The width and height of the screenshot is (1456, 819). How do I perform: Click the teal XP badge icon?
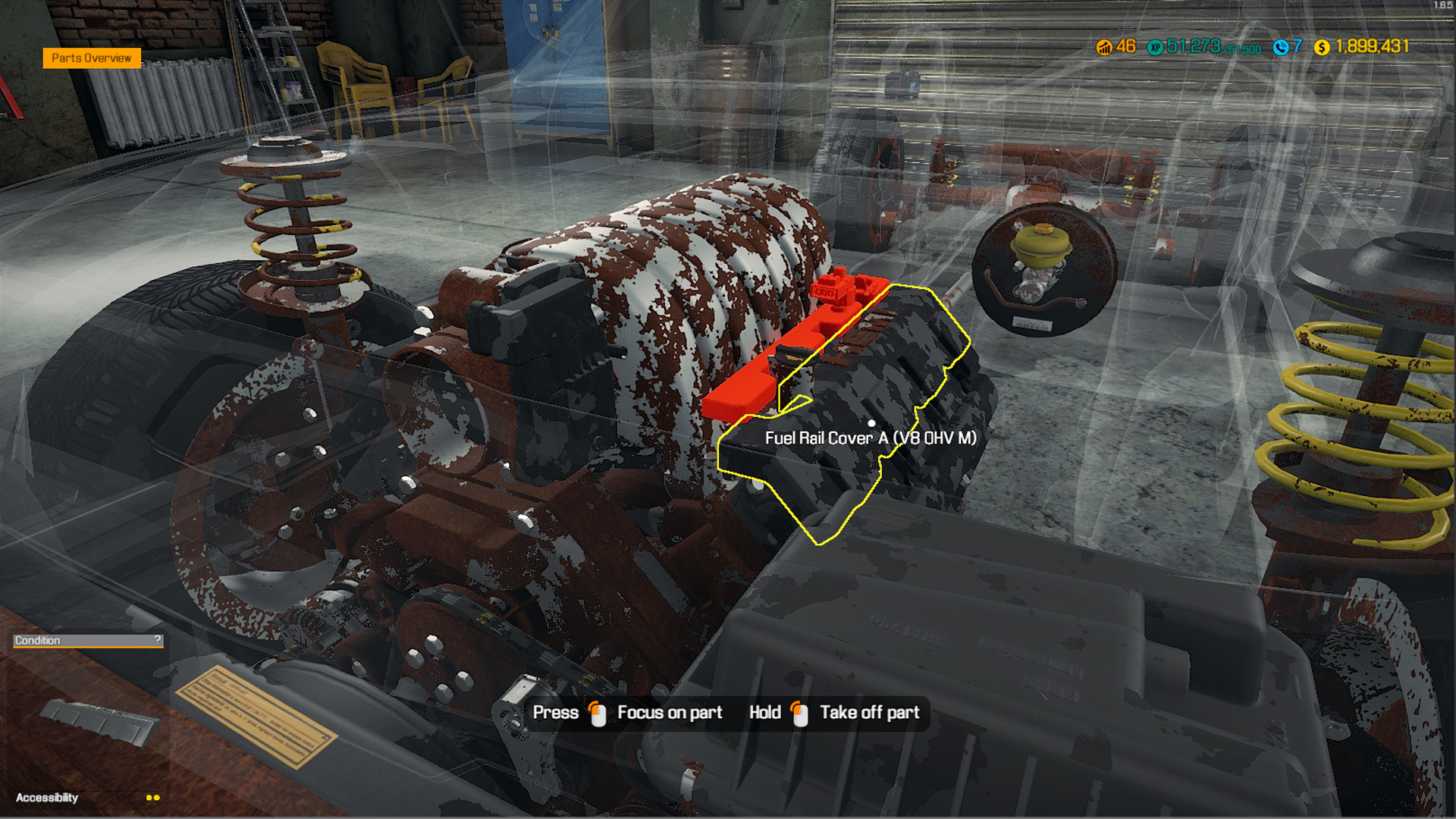point(1155,49)
